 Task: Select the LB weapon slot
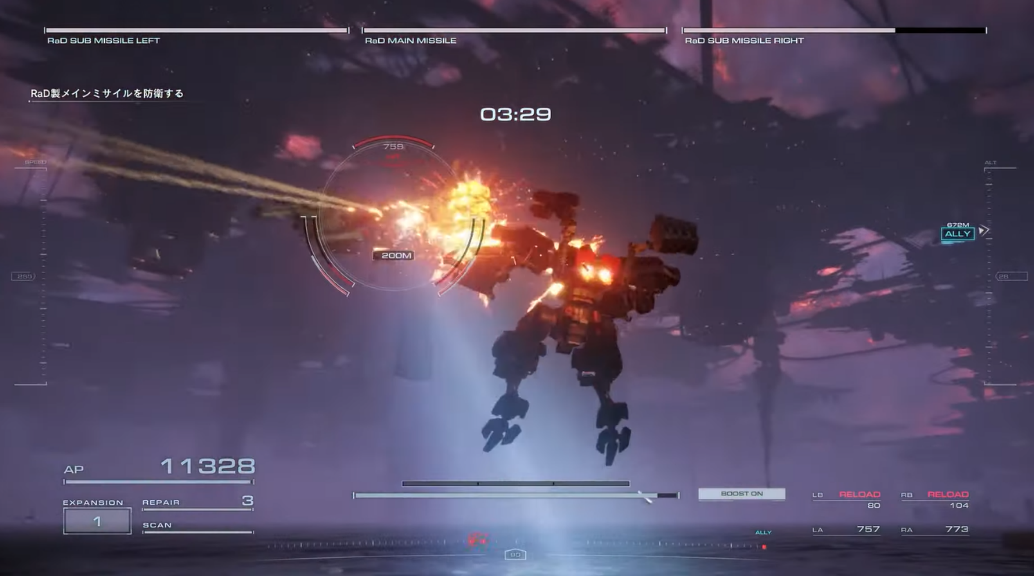tap(845, 499)
